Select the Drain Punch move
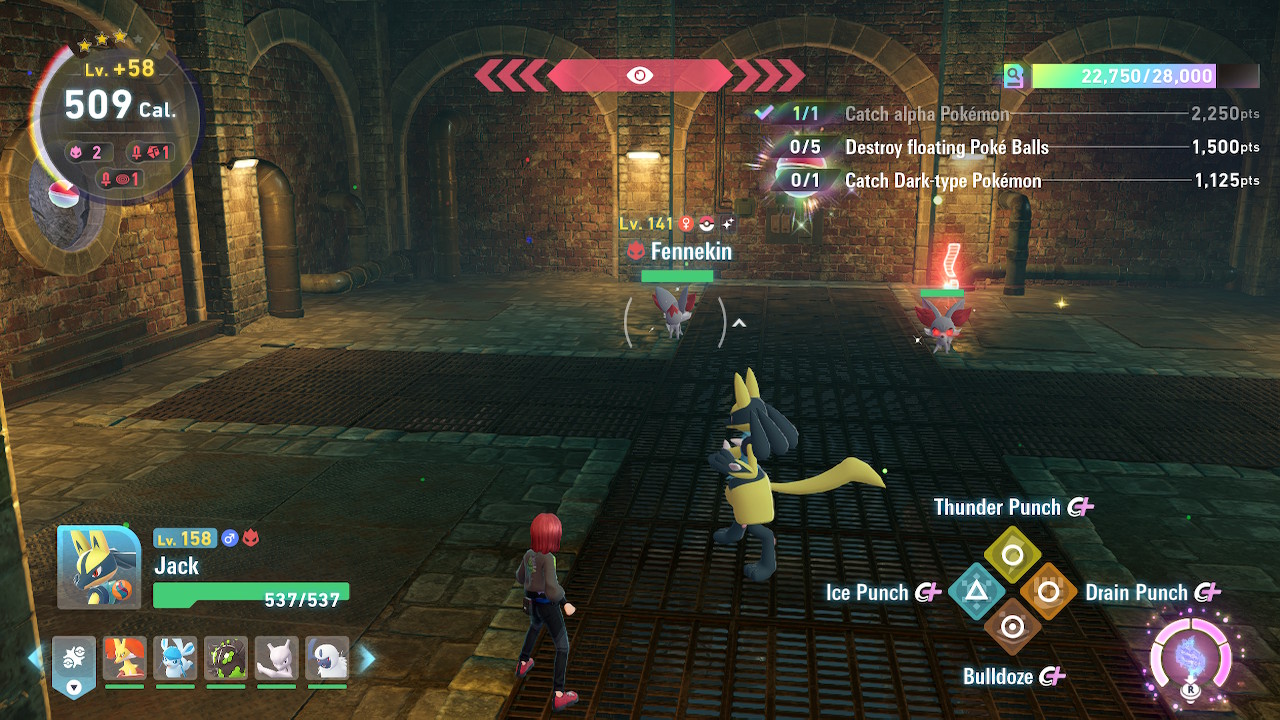 pos(1048,591)
